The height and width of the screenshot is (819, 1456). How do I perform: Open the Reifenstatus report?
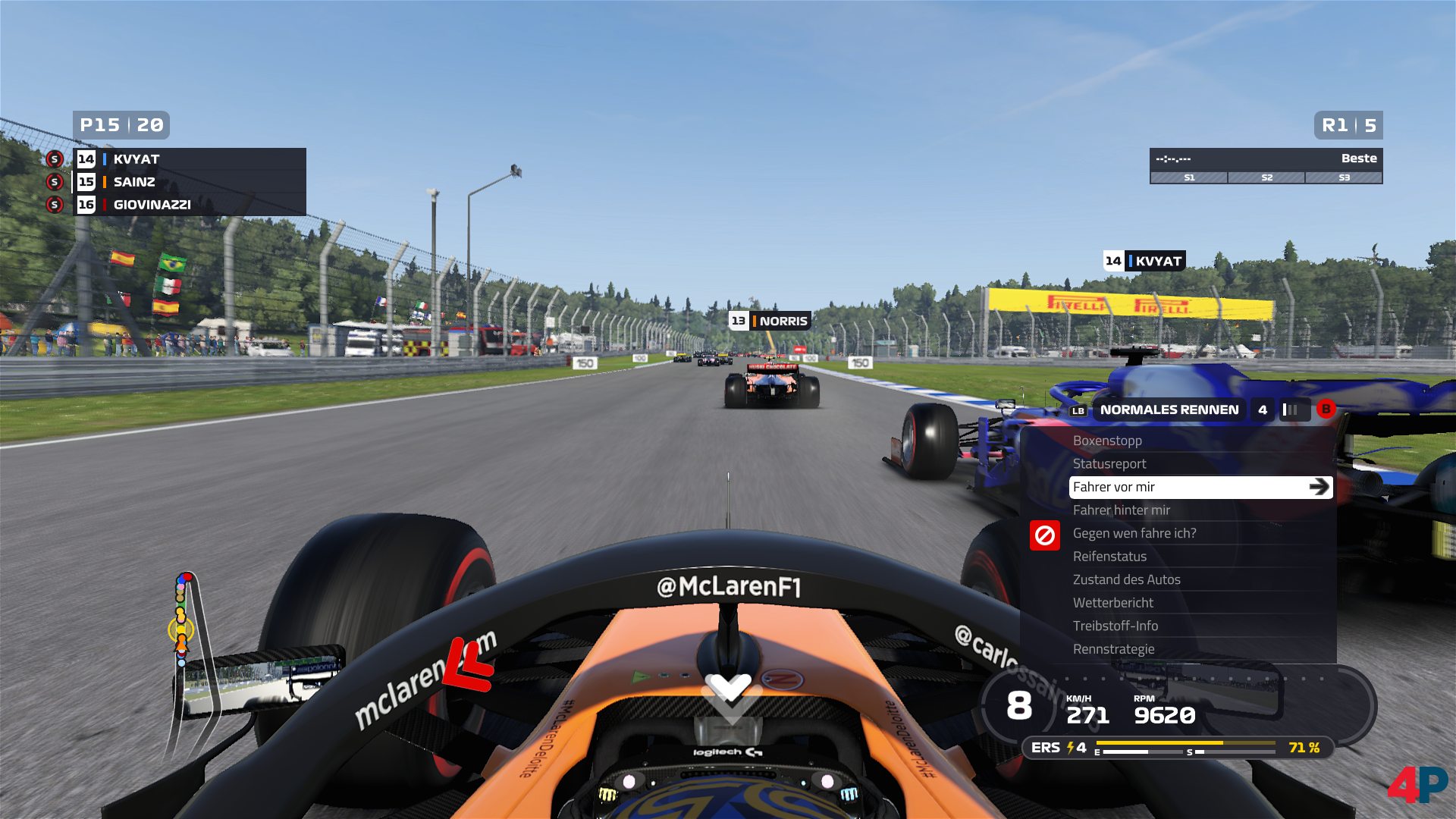1109,557
